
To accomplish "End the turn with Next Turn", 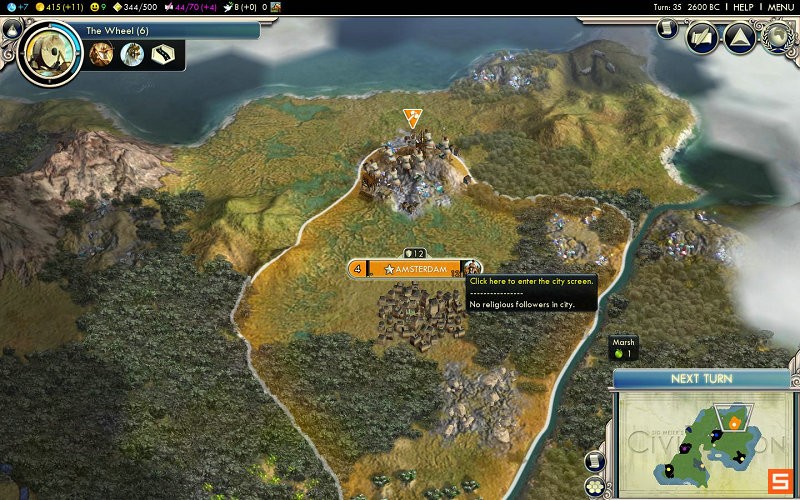I will click(700, 379).
